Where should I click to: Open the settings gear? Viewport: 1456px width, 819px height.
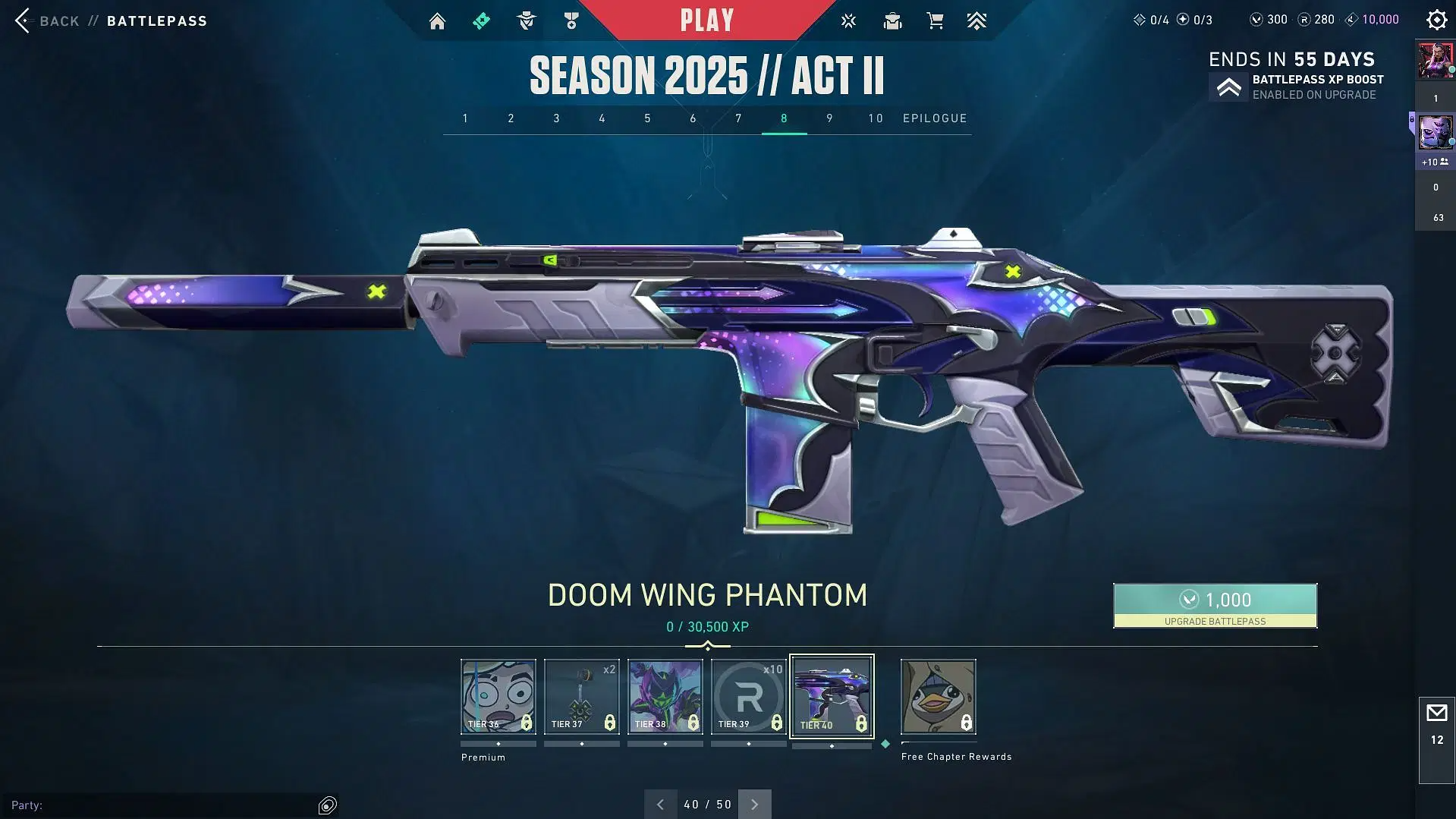(1436, 20)
